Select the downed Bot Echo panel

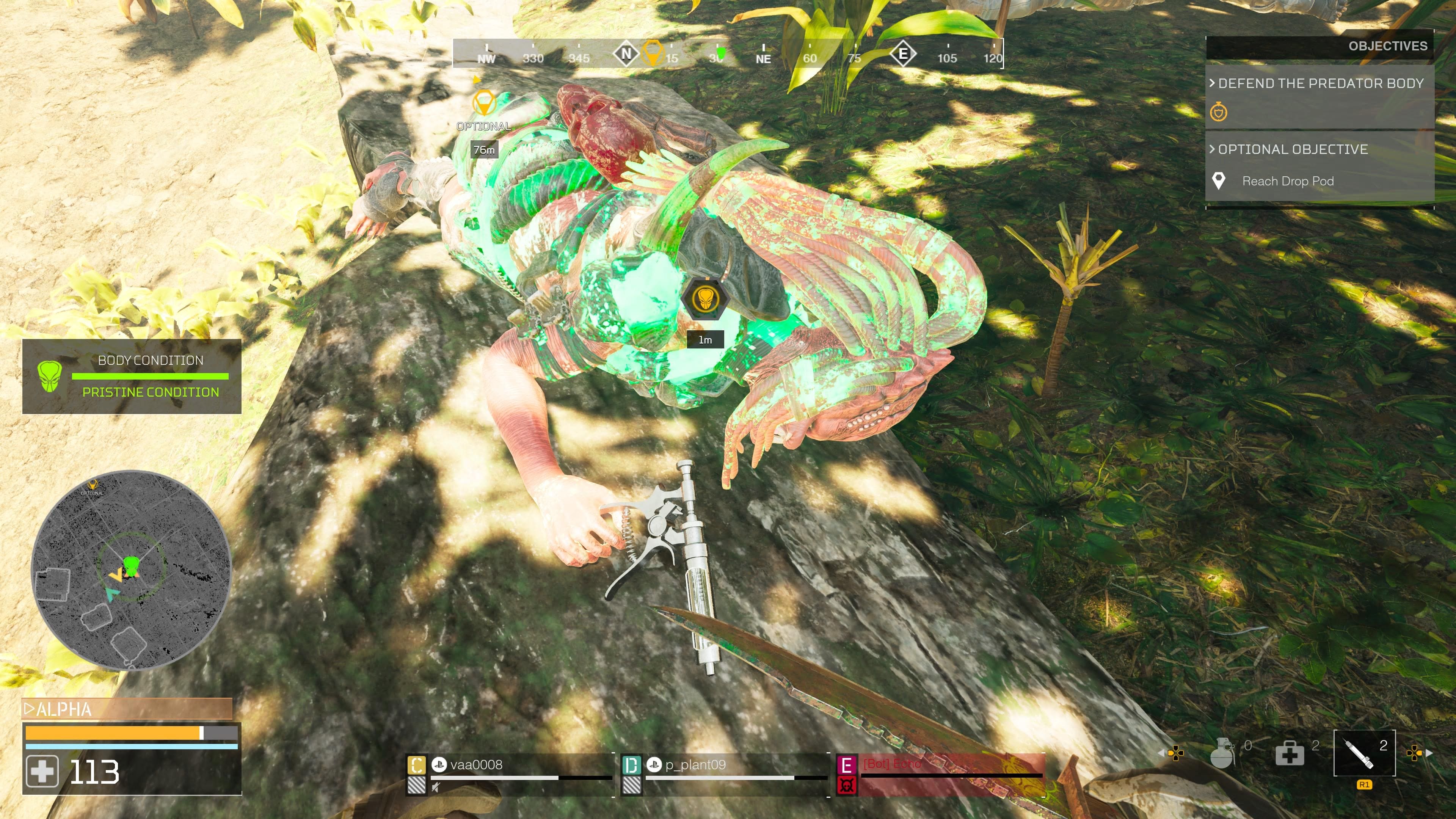[x=940, y=774]
